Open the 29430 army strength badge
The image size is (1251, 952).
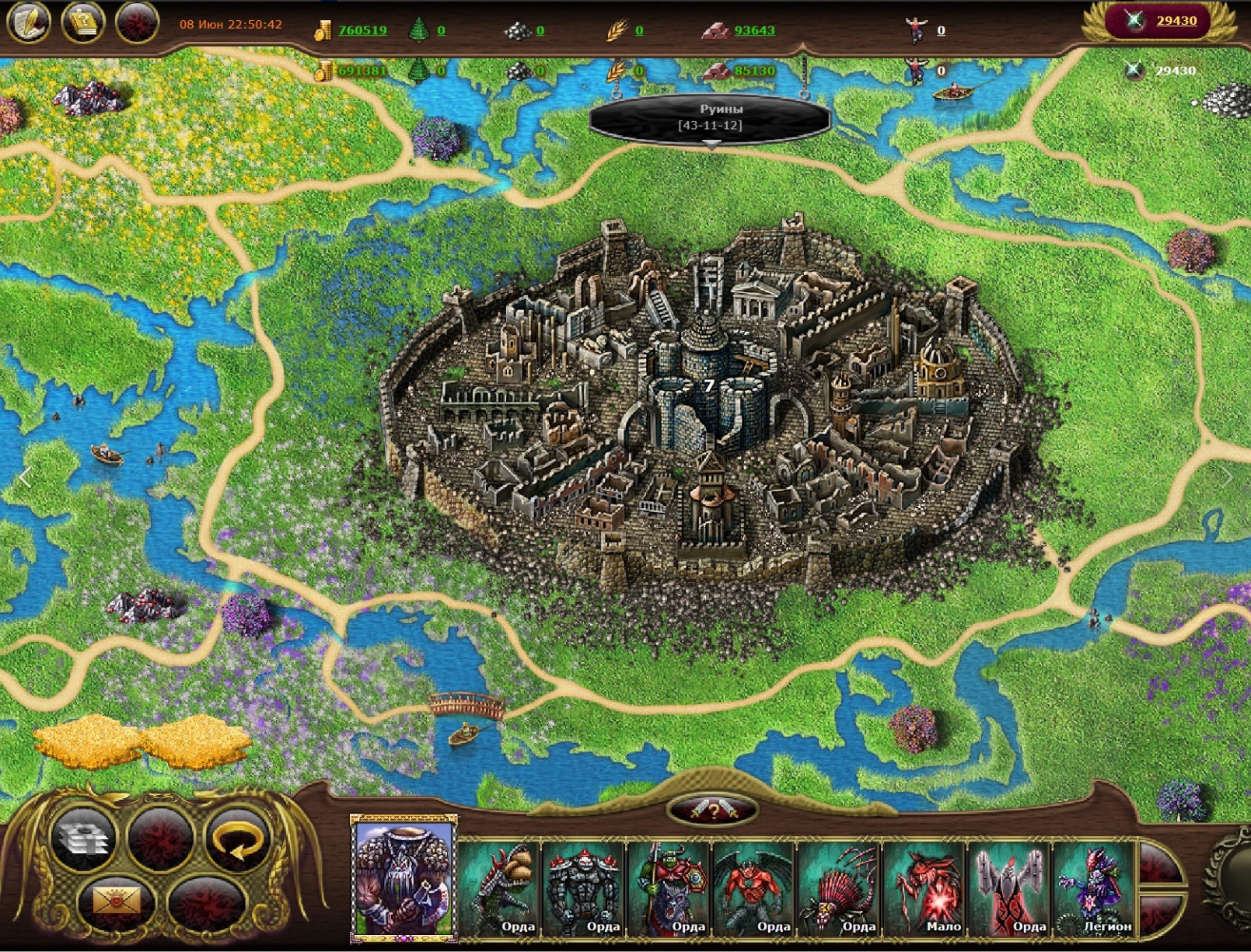pos(1164,21)
